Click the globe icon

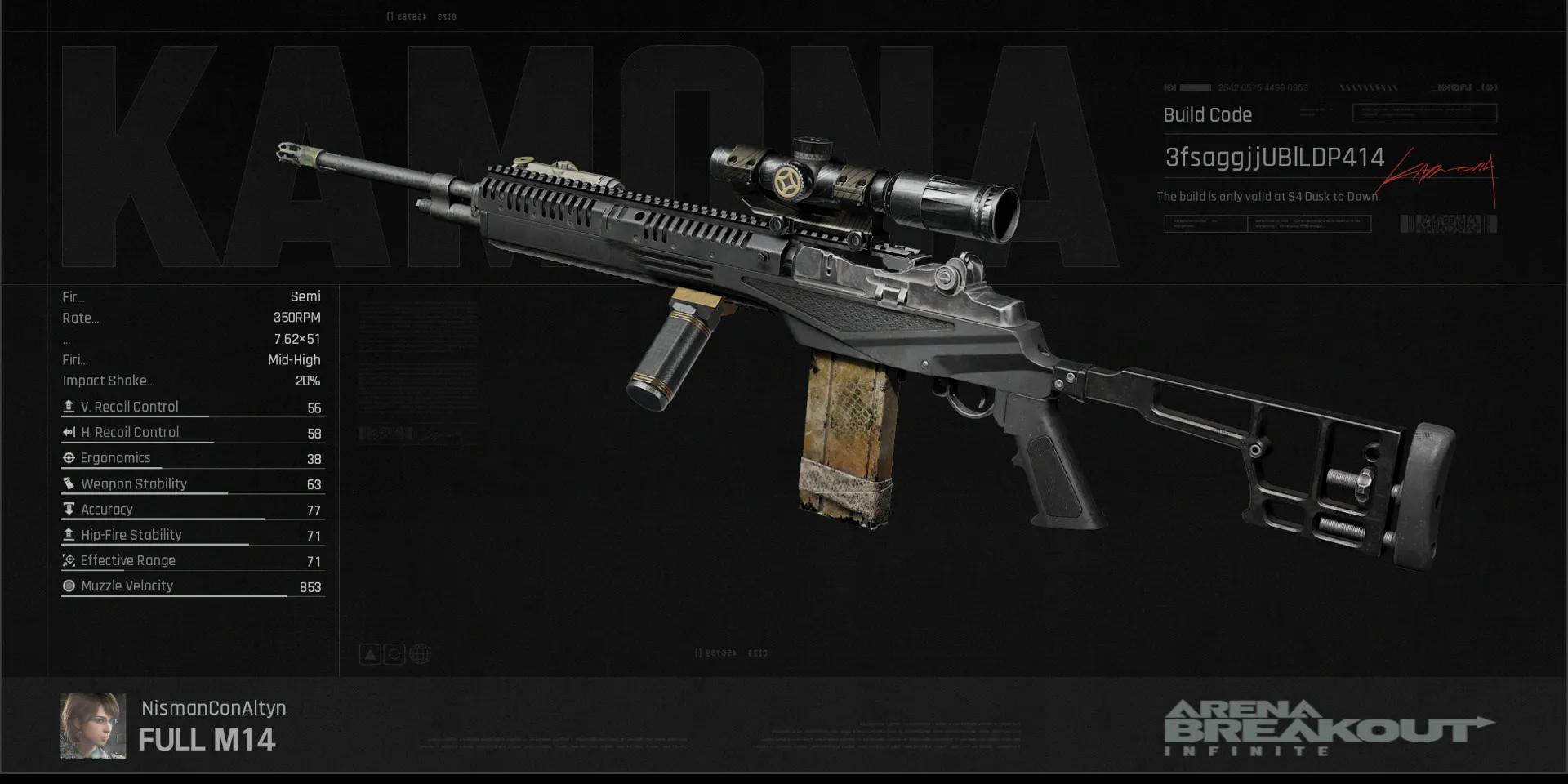pos(420,654)
